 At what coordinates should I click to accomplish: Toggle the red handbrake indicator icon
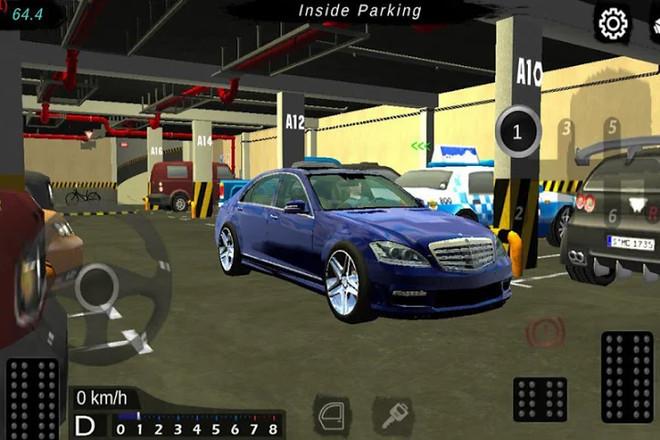pos(545,331)
